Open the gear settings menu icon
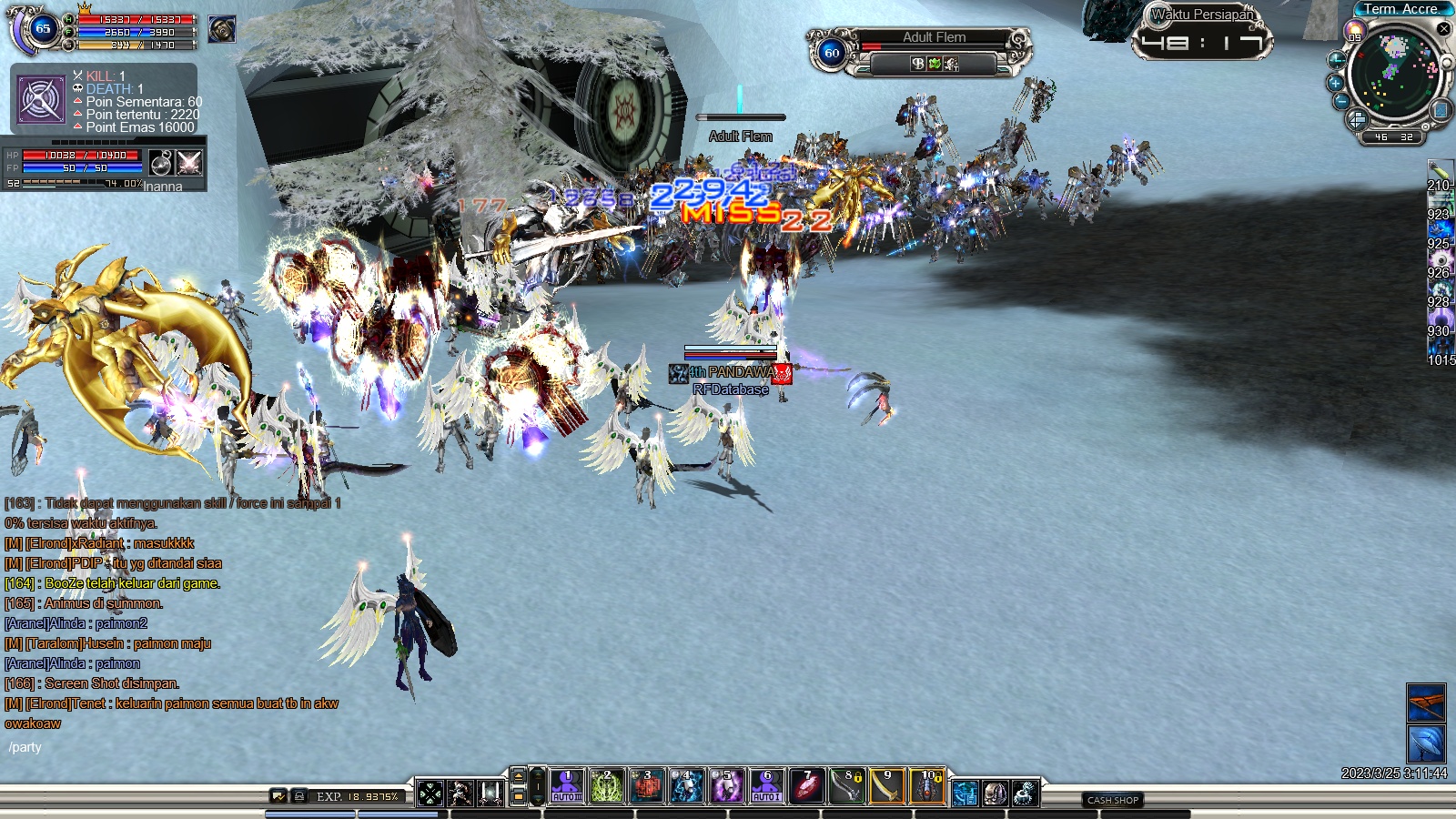Screen dimensions: 1456x819 coord(1025,794)
